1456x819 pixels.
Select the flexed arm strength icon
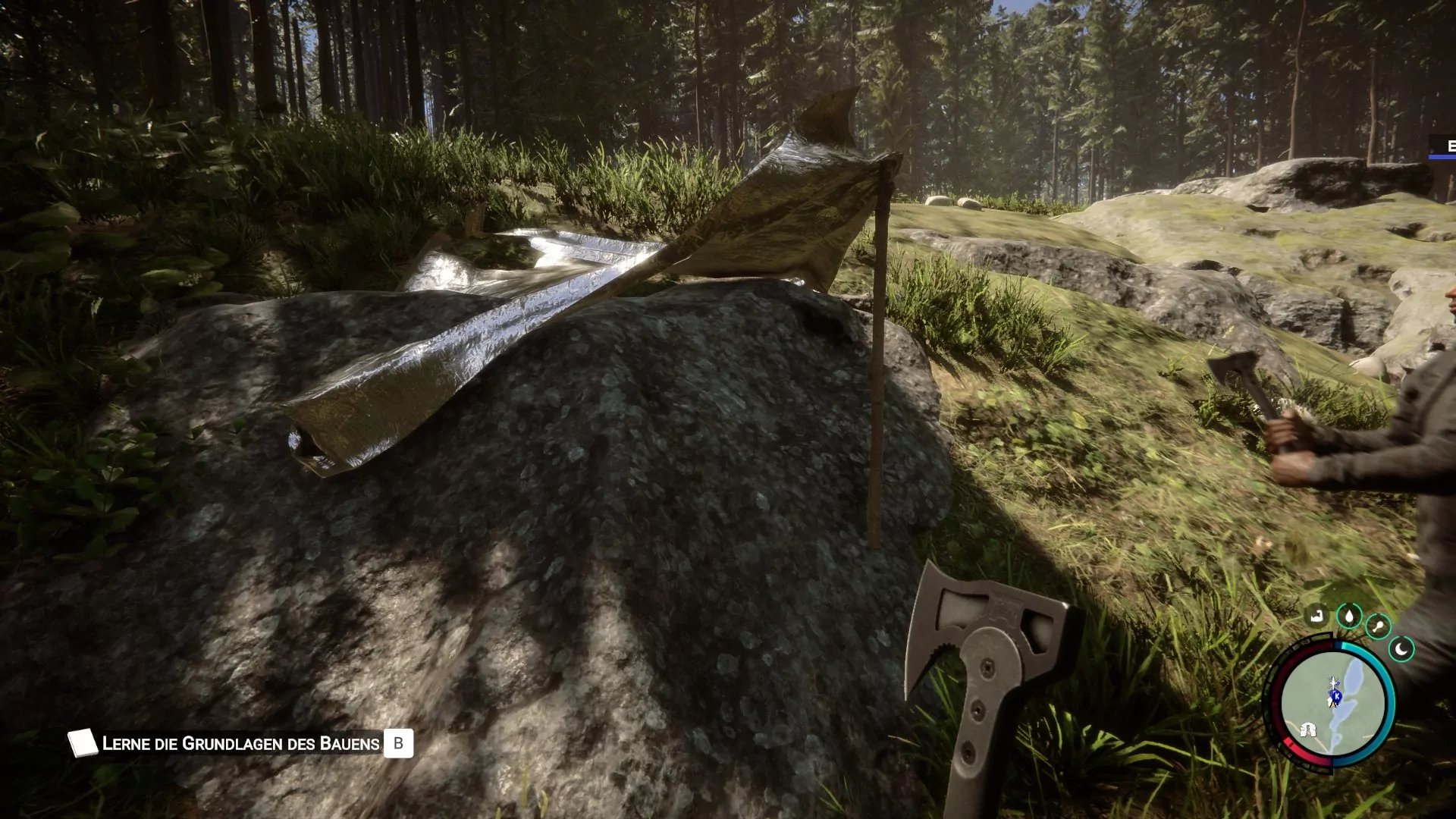[1317, 615]
